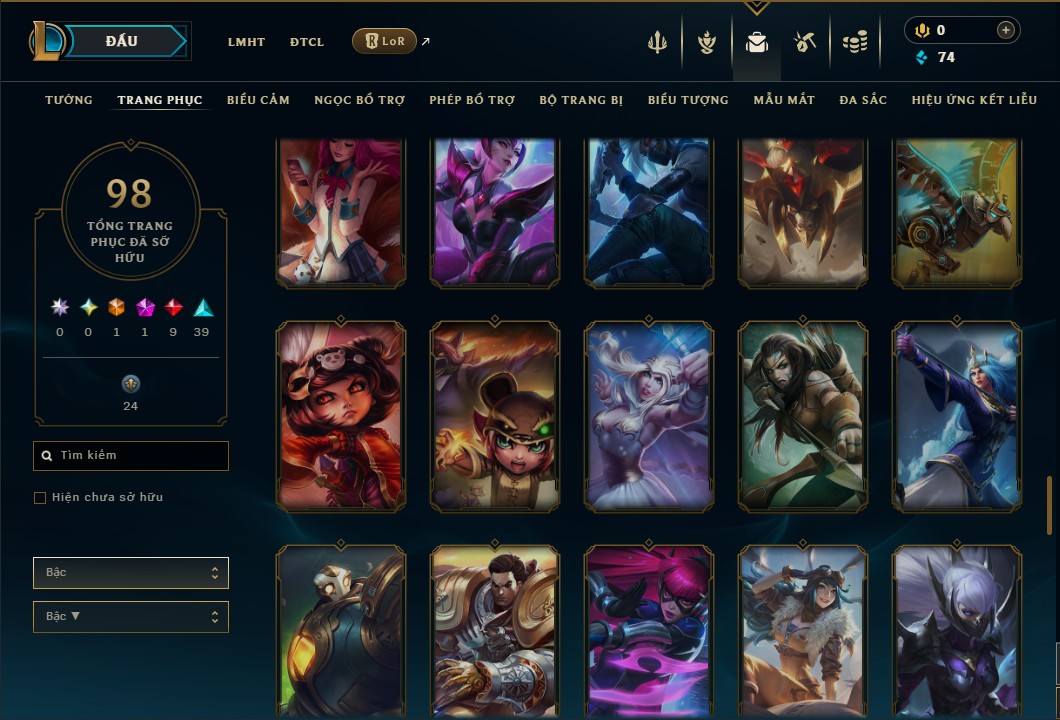Open the LoR launcher link

point(385,41)
